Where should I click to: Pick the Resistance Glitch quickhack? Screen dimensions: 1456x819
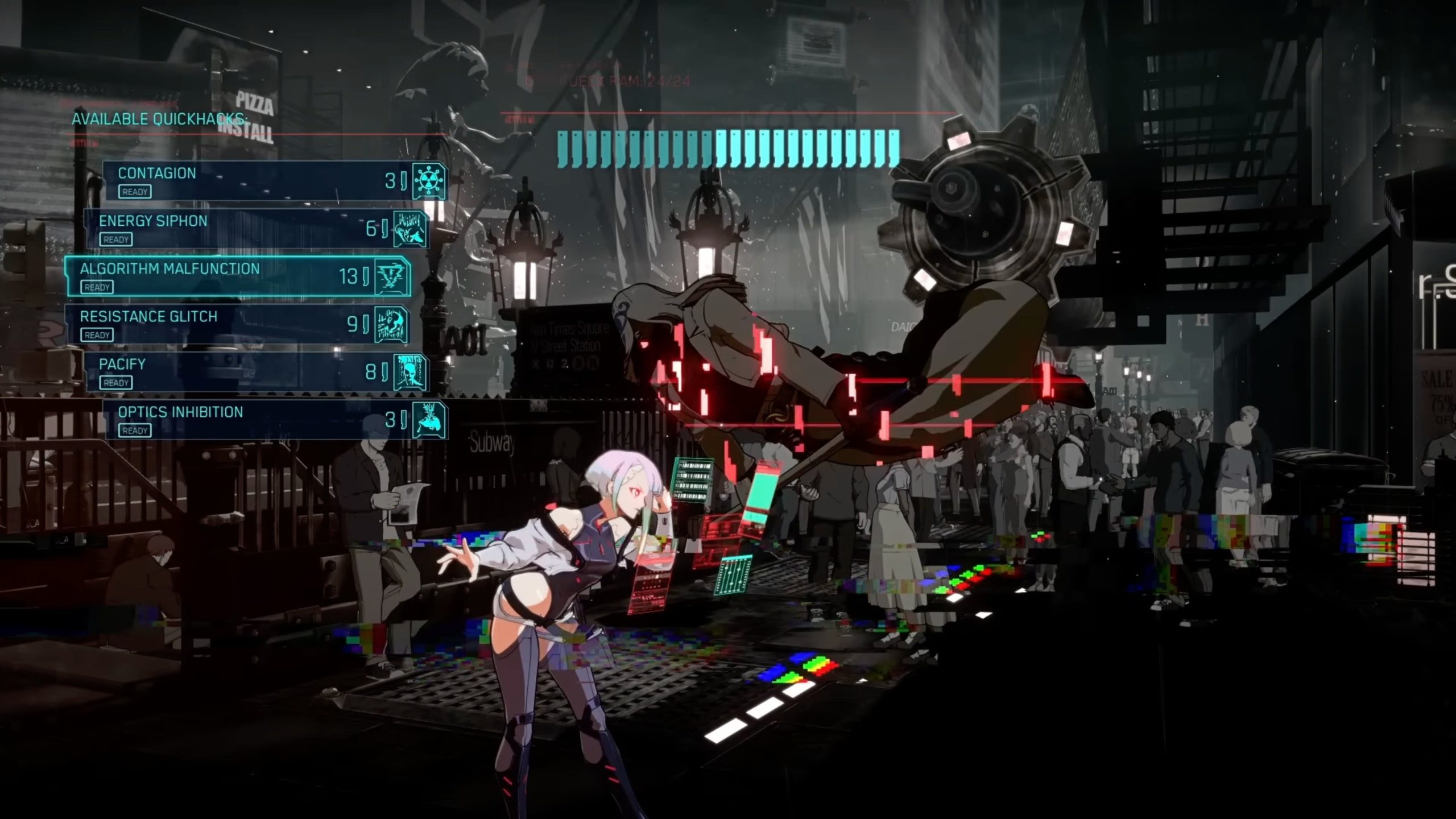[238, 324]
